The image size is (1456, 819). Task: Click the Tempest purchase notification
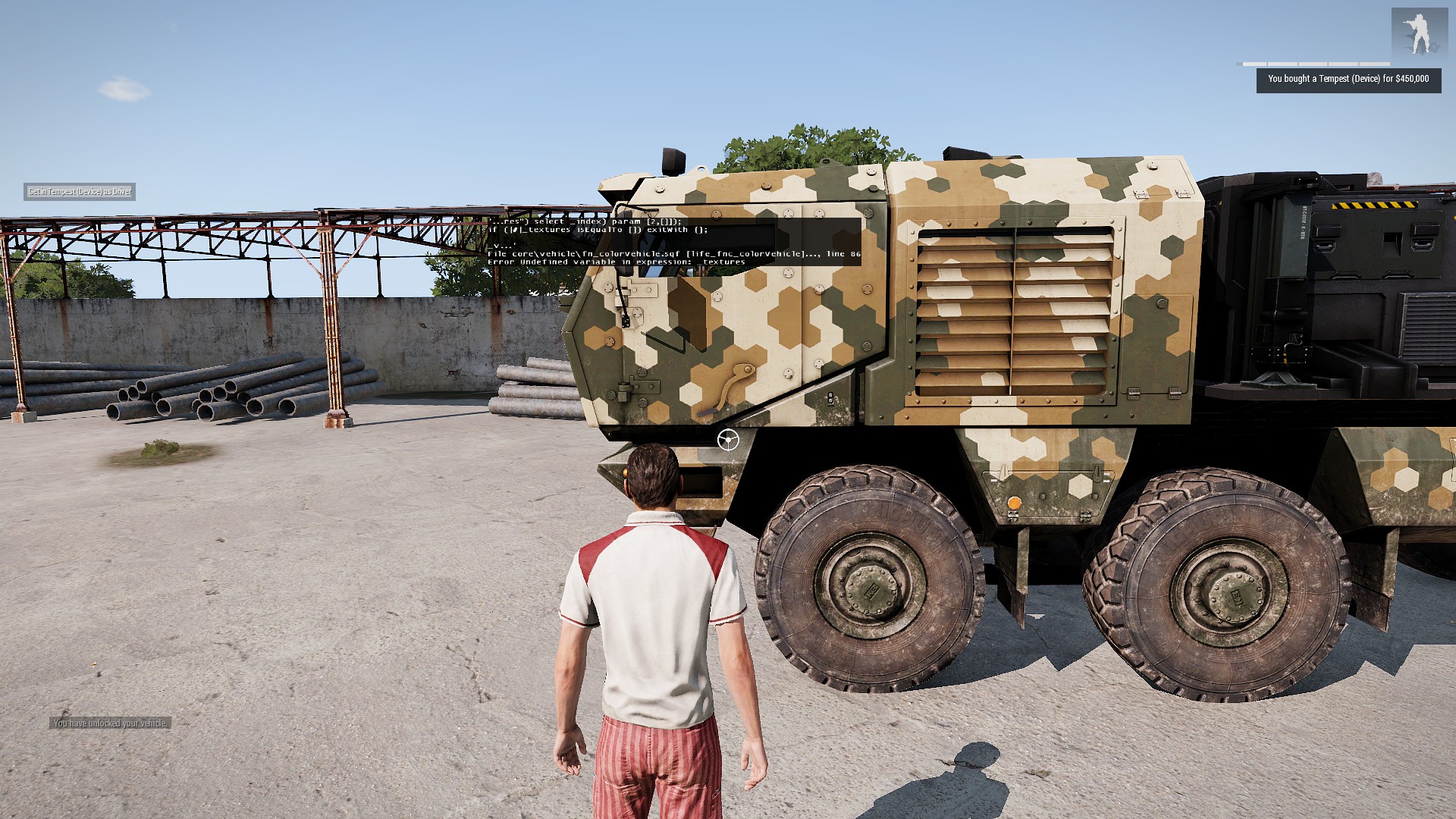click(1348, 80)
